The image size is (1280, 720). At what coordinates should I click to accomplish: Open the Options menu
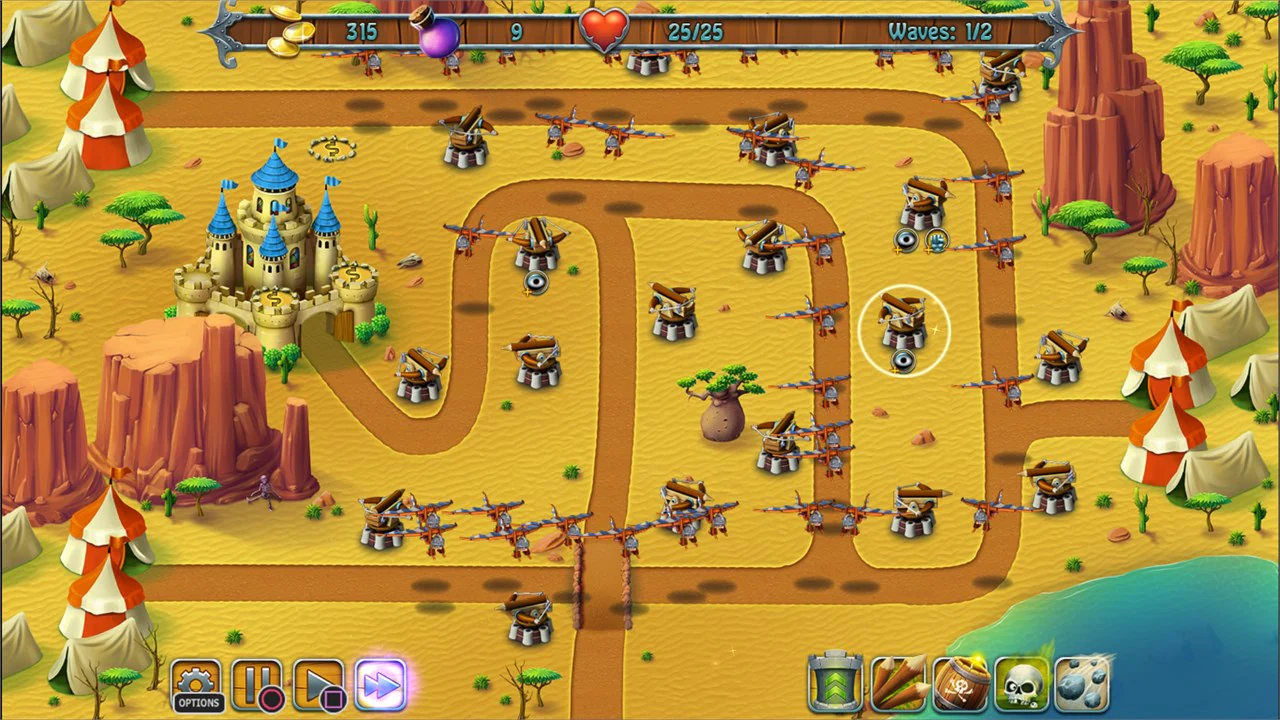pyautogui.click(x=197, y=683)
